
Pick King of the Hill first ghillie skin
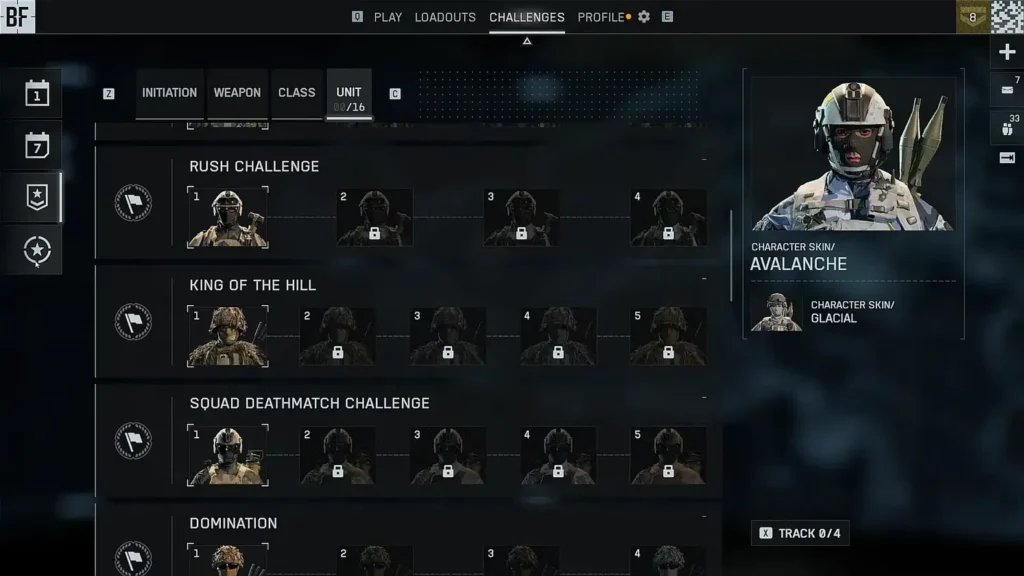pos(228,336)
